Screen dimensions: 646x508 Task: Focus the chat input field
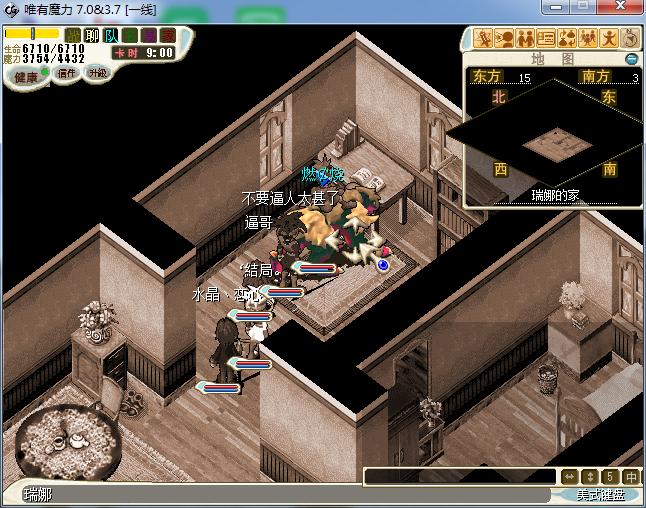(x=460, y=477)
